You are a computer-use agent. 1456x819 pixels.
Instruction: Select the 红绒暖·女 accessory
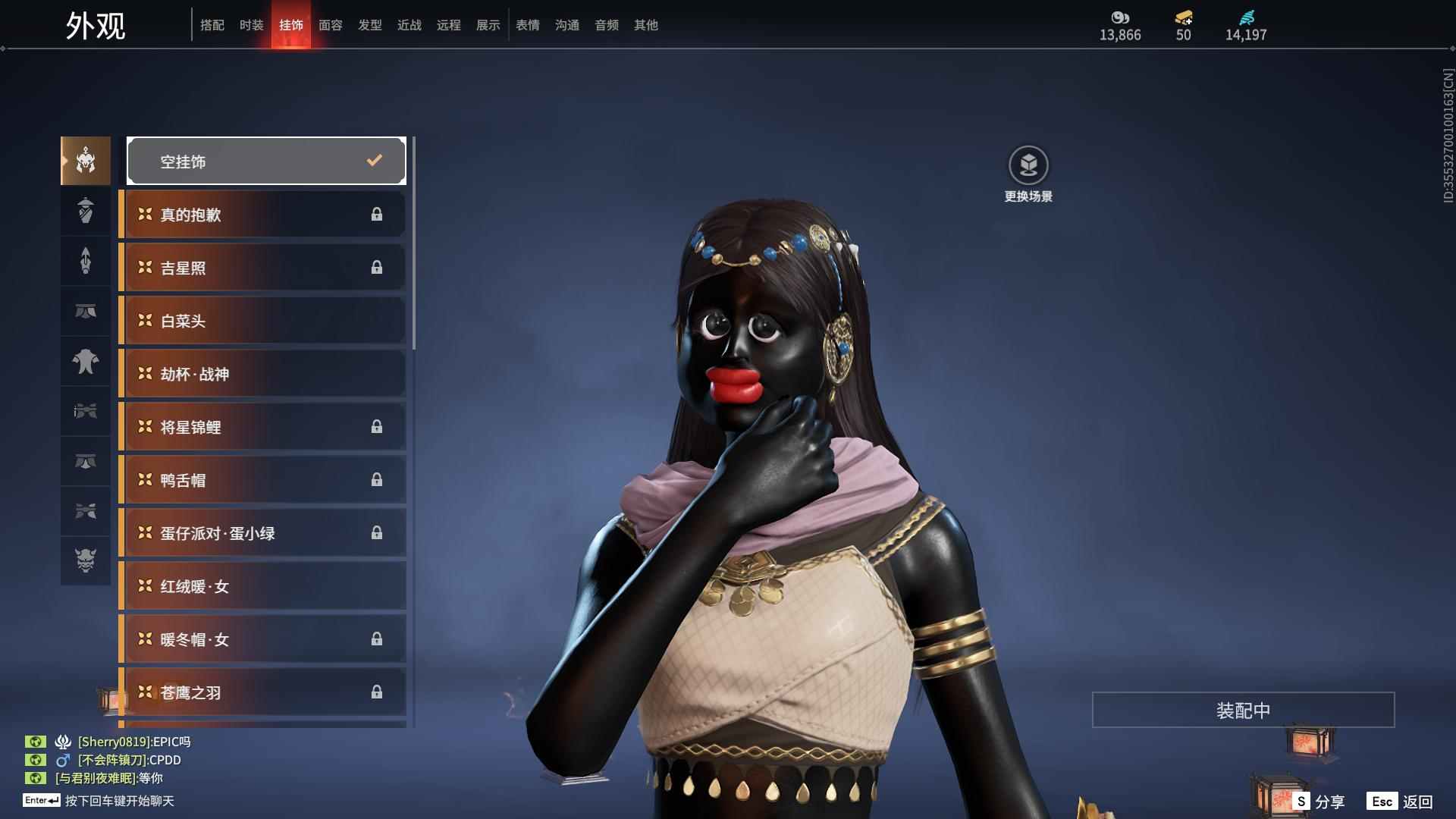point(262,586)
